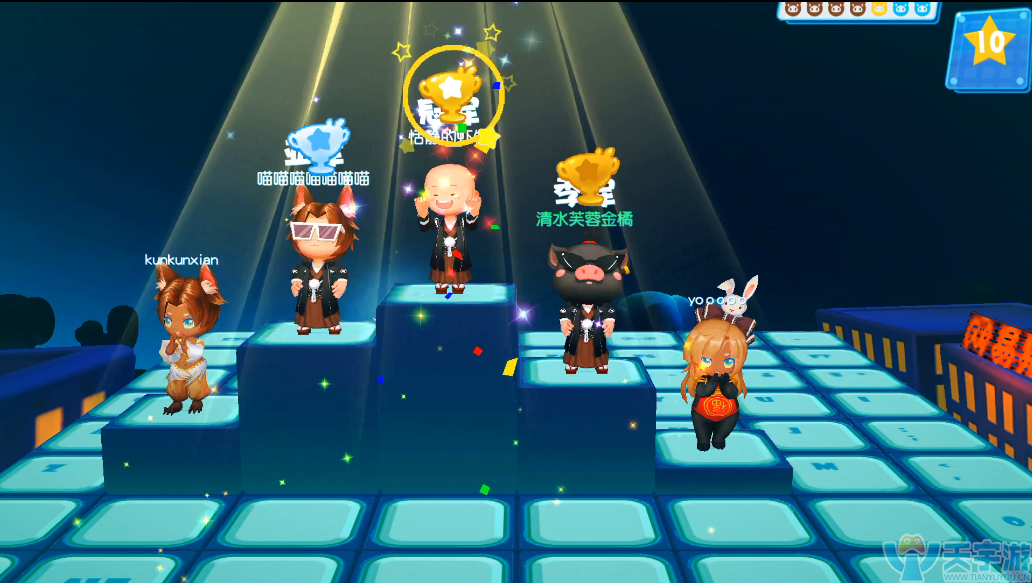The height and width of the screenshot is (583, 1032).
Task: Click the blue star panel showing 10
Action: coord(988,46)
